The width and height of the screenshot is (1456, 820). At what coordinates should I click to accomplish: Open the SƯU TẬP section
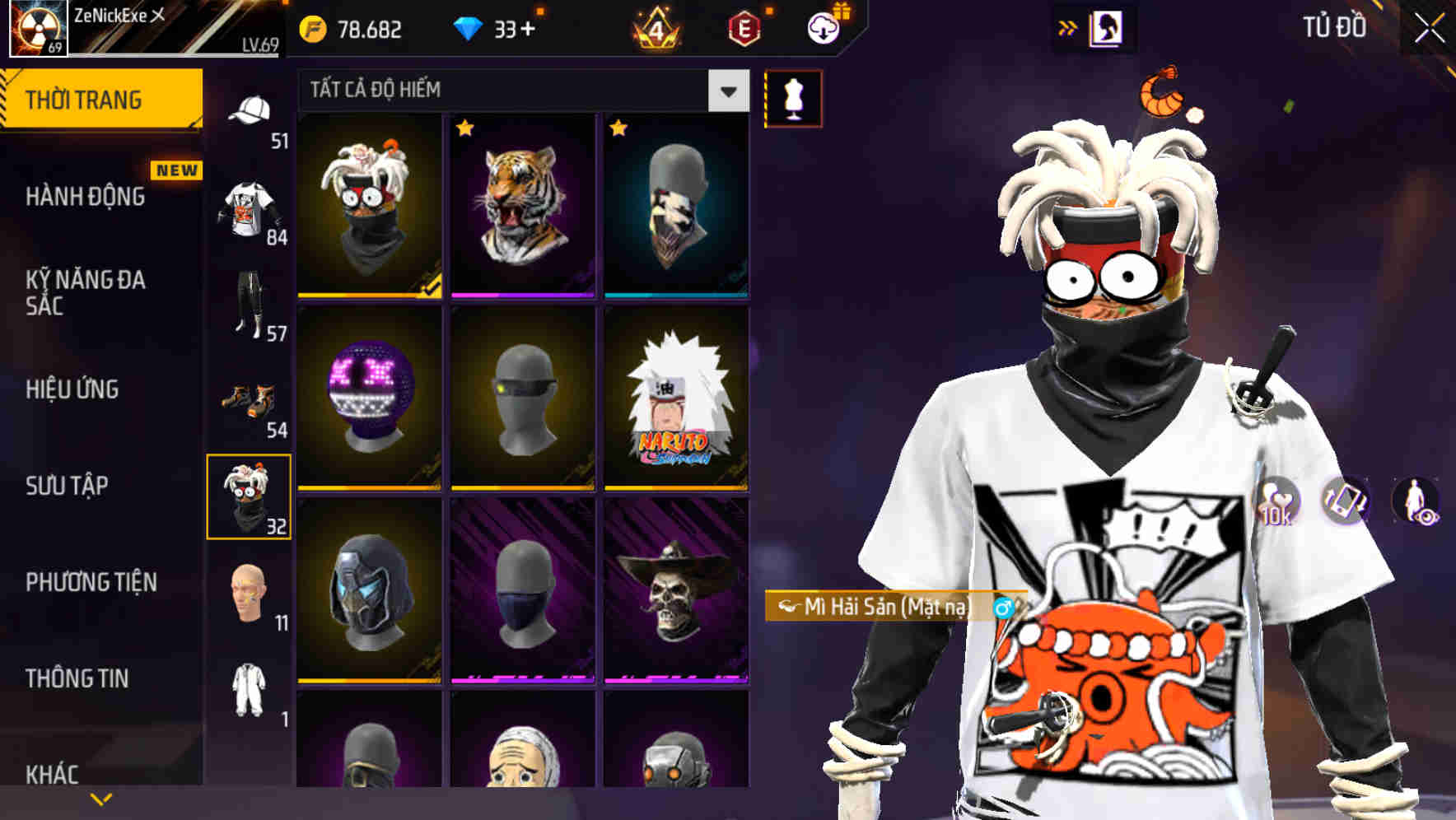65,486
